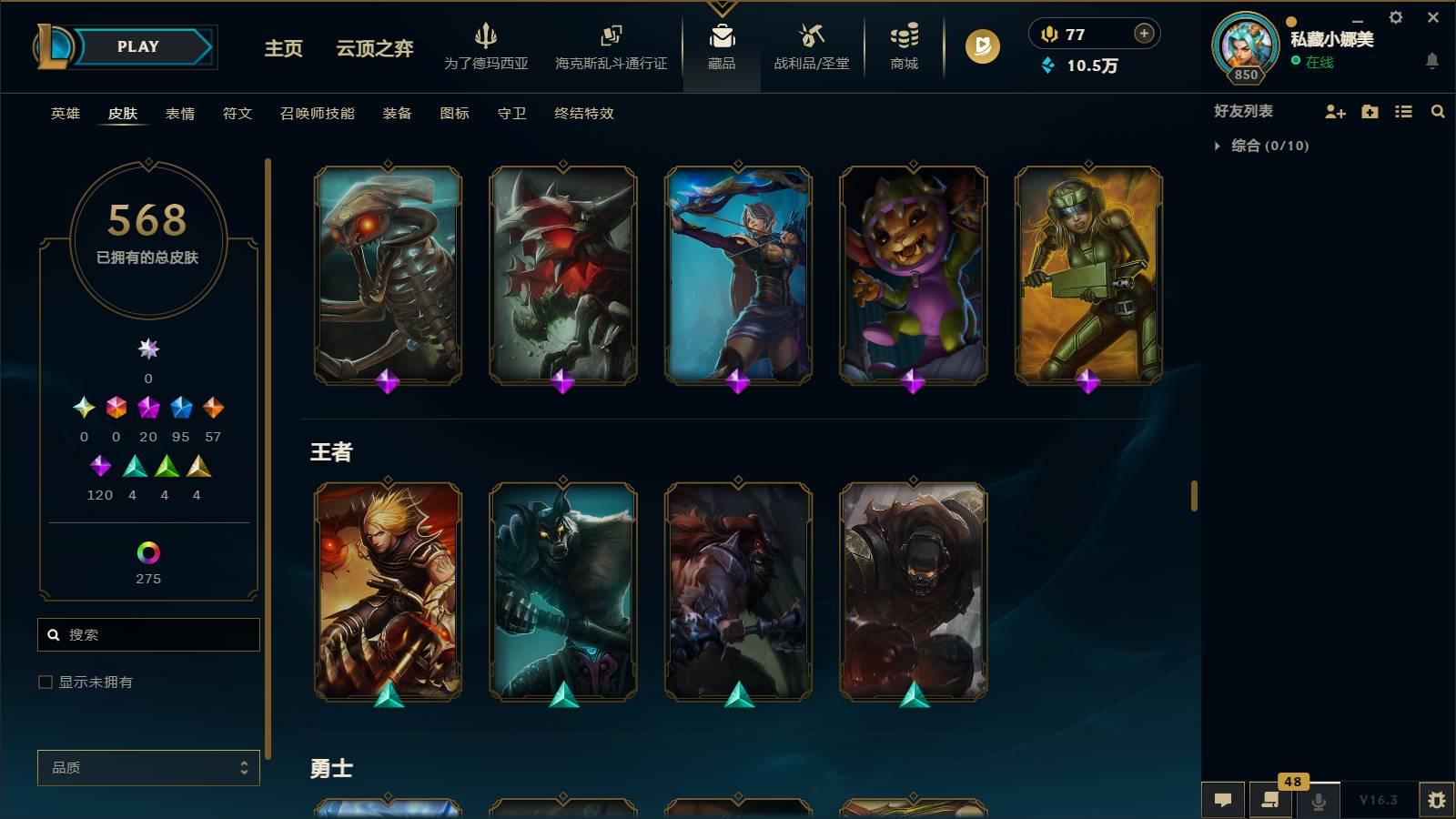Toggle the 显示未拥有 checkbox

[x=44, y=681]
